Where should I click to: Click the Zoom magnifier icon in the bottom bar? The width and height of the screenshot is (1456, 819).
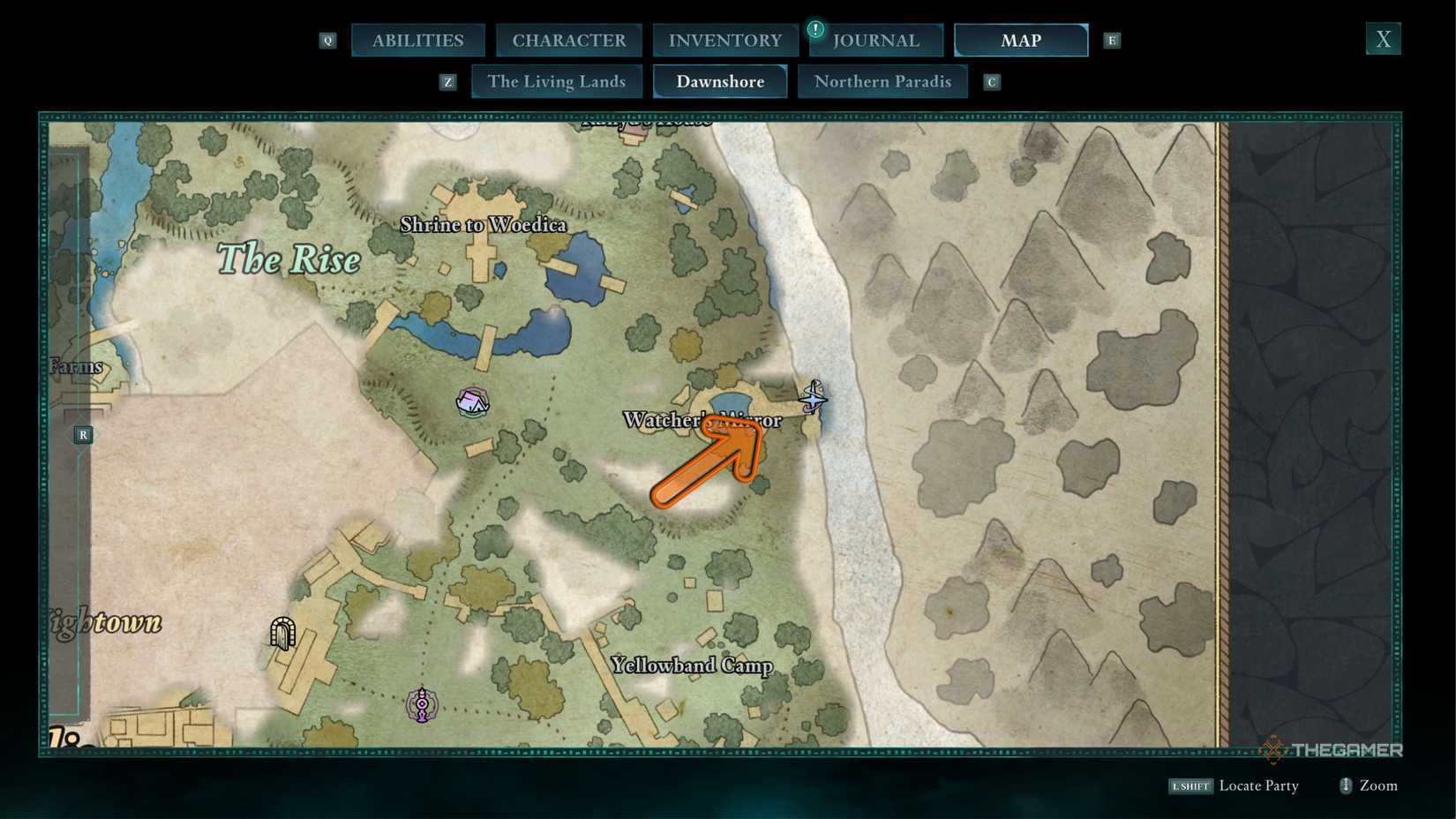(x=1345, y=785)
